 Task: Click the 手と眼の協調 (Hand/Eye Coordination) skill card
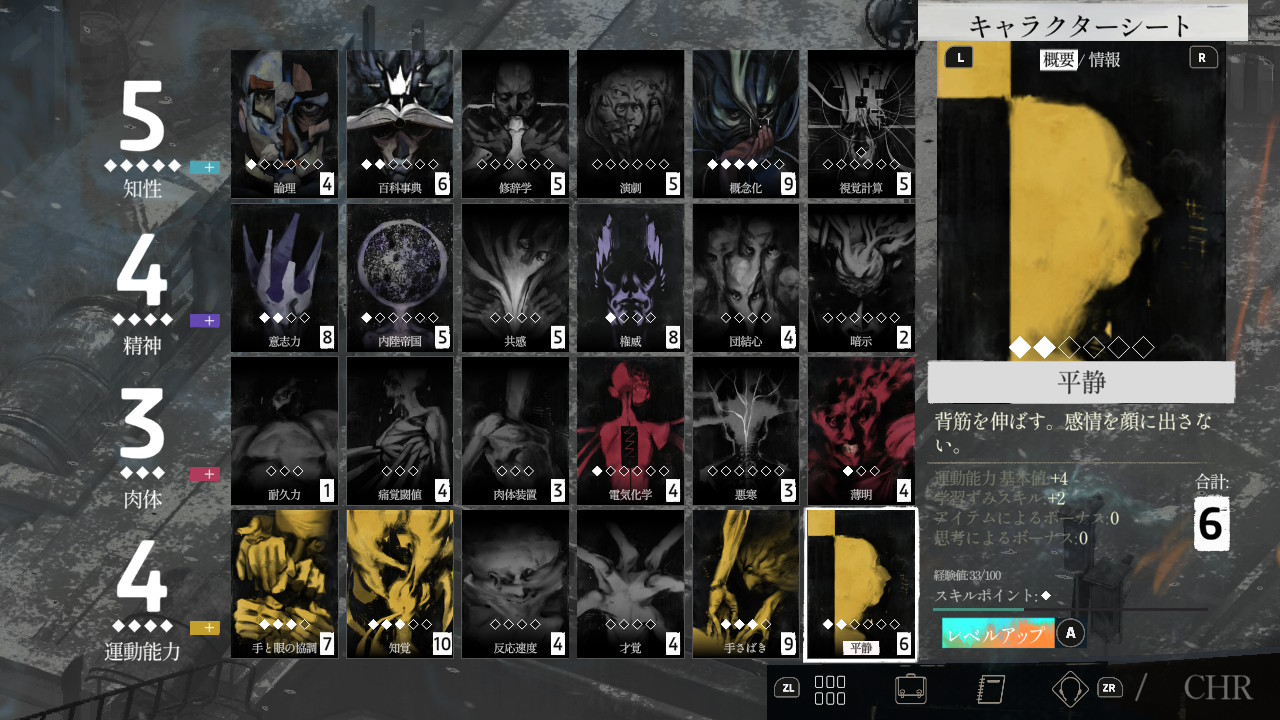pos(284,584)
